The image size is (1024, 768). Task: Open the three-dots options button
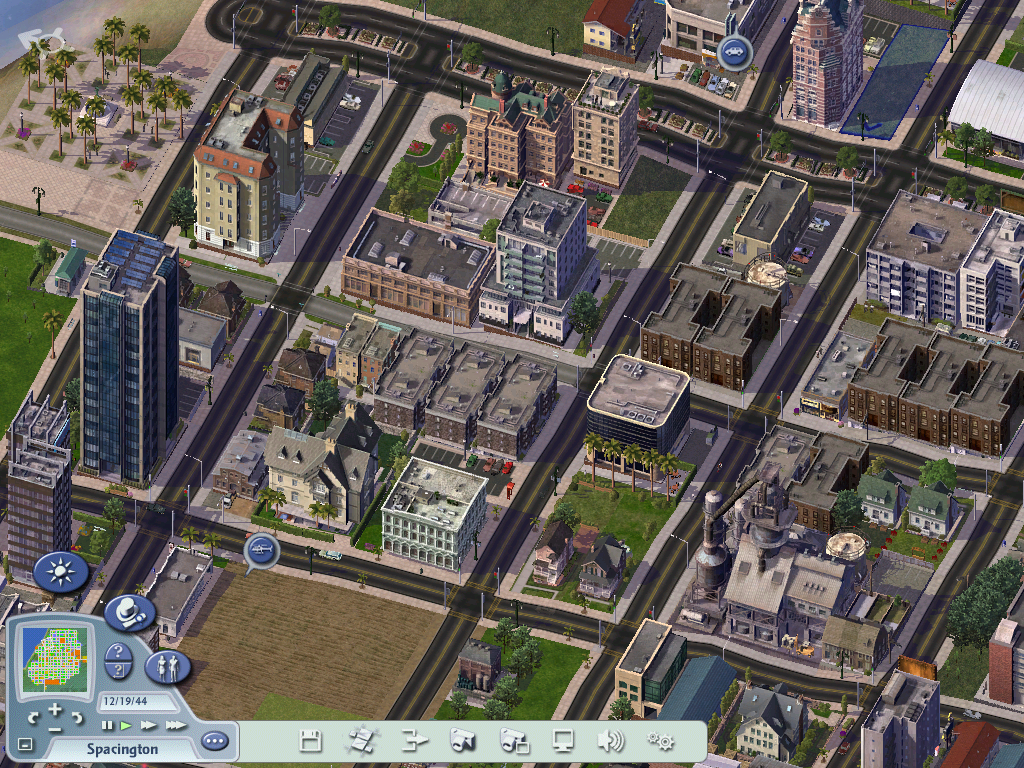point(214,741)
